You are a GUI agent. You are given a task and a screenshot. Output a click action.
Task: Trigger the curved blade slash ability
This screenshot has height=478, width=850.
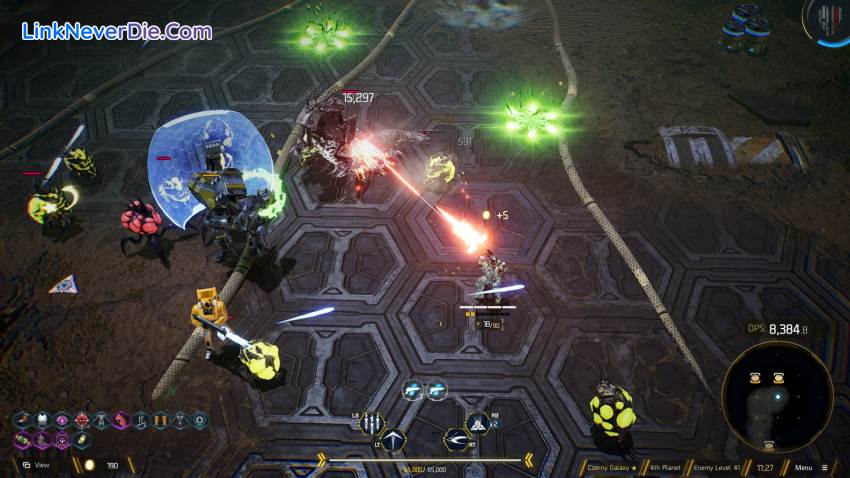[457, 439]
